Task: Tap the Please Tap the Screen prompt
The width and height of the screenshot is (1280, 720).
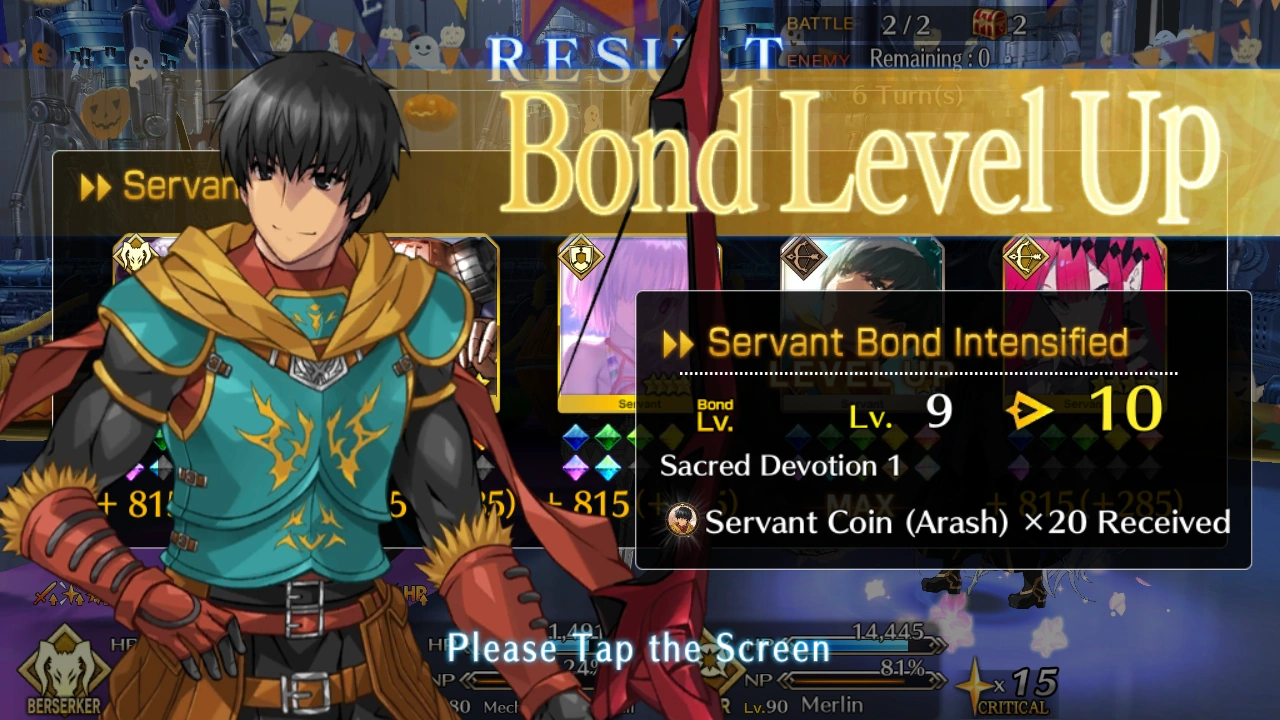Action: coord(639,648)
